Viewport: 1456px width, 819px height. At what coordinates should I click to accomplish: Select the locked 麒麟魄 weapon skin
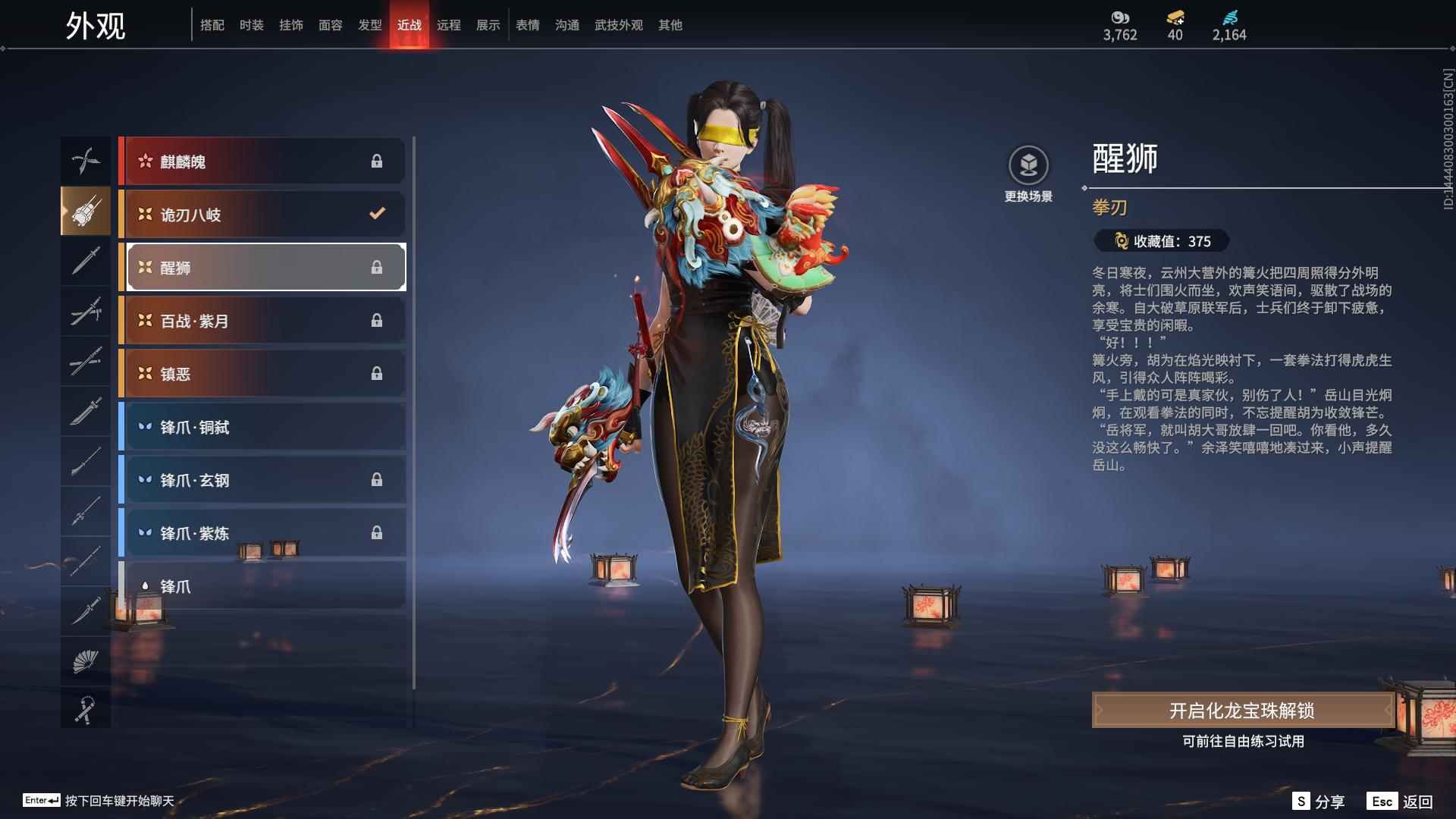[262, 161]
